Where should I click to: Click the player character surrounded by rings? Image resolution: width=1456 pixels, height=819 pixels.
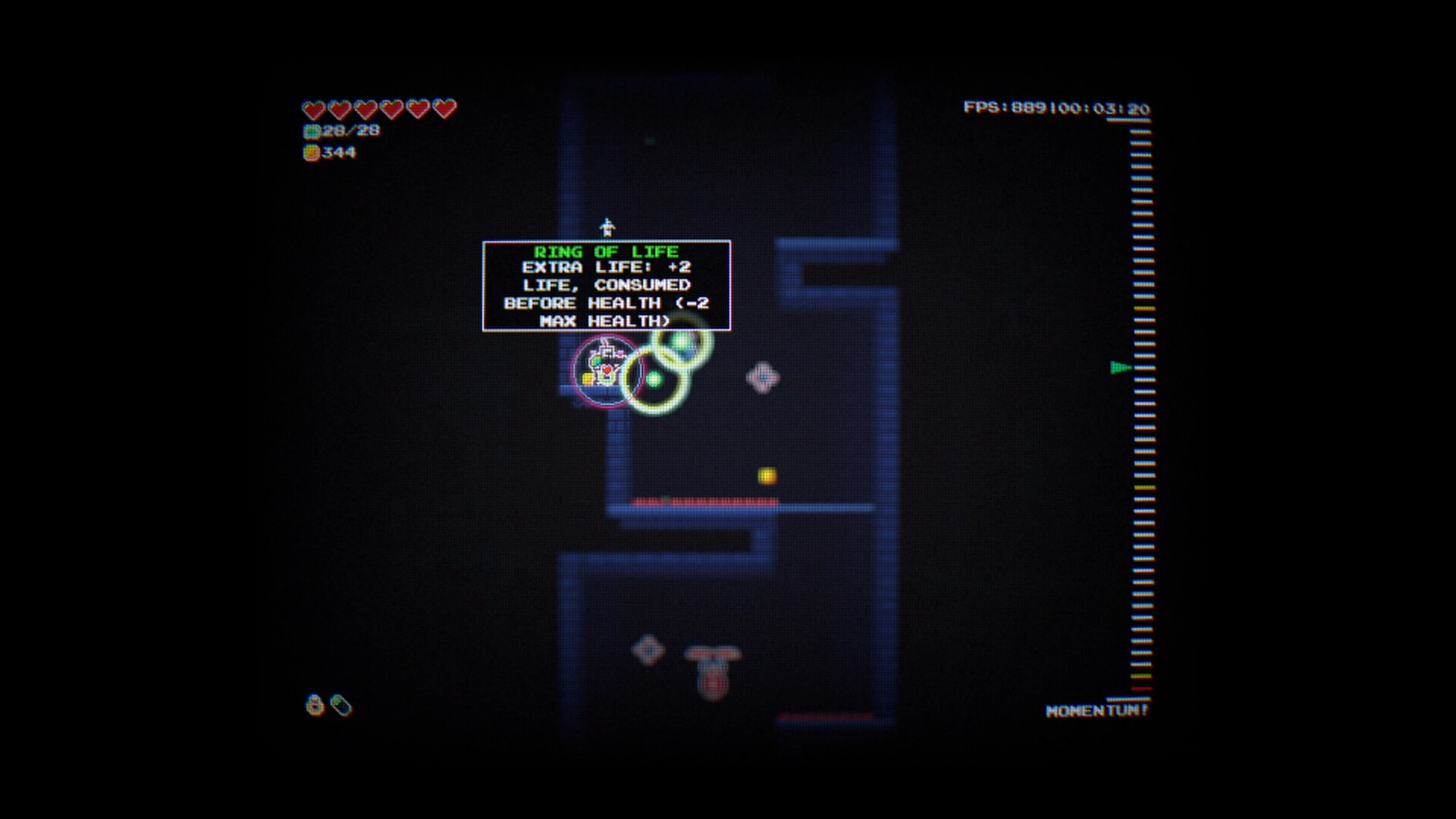[604, 372]
